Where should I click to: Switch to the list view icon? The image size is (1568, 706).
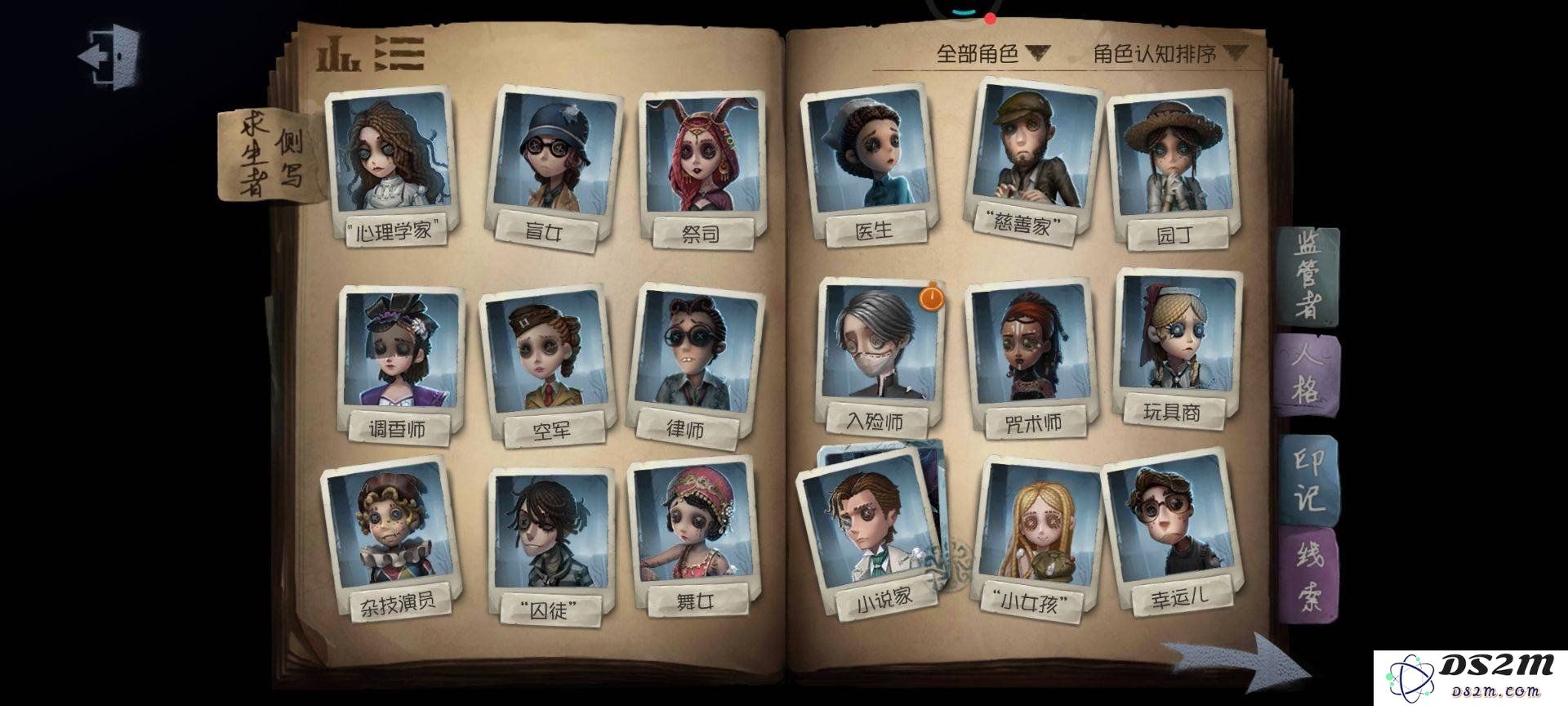click(x=400, y=54)
